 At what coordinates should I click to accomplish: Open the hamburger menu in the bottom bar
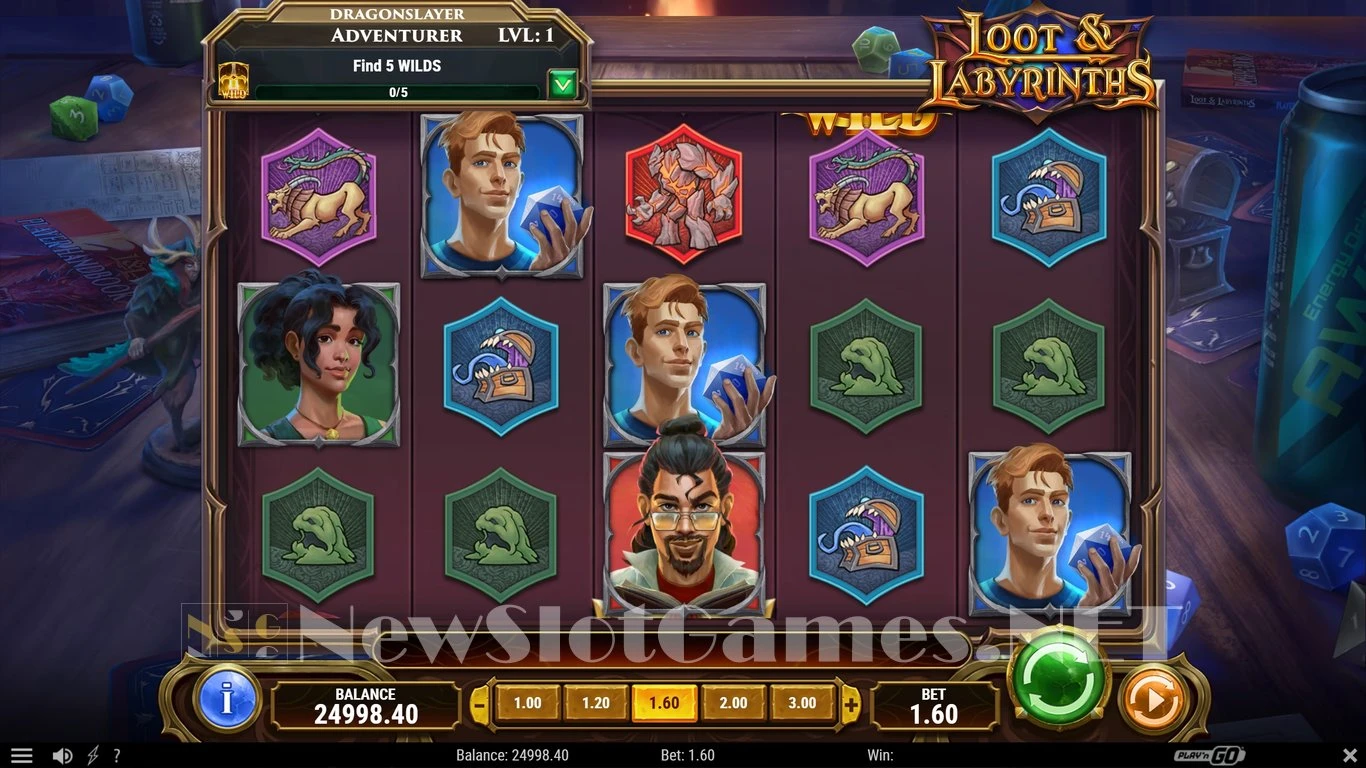(21, 756)
